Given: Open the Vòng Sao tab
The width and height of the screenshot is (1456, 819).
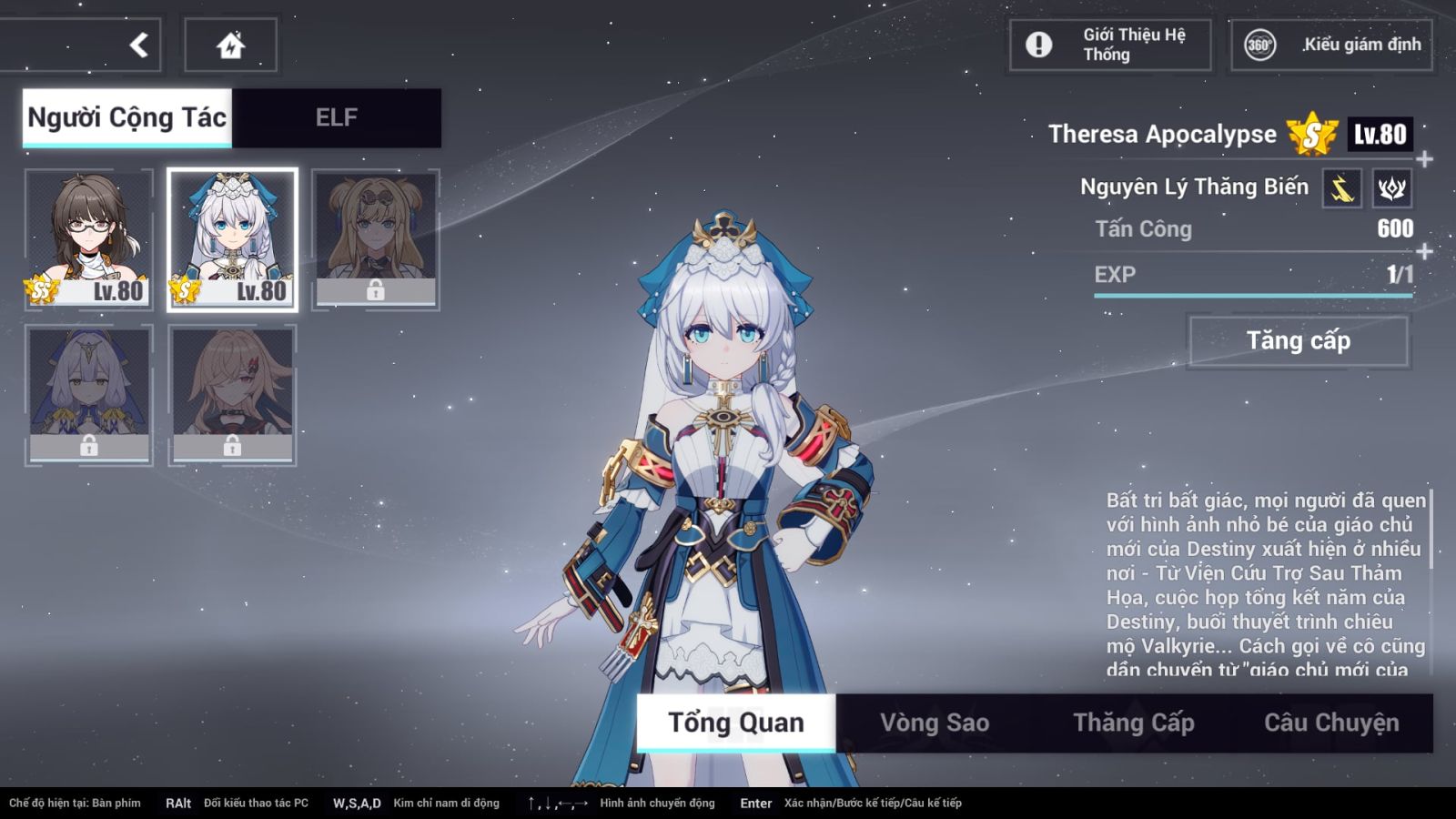Looking at the screenshot, I should pos(933,723).
